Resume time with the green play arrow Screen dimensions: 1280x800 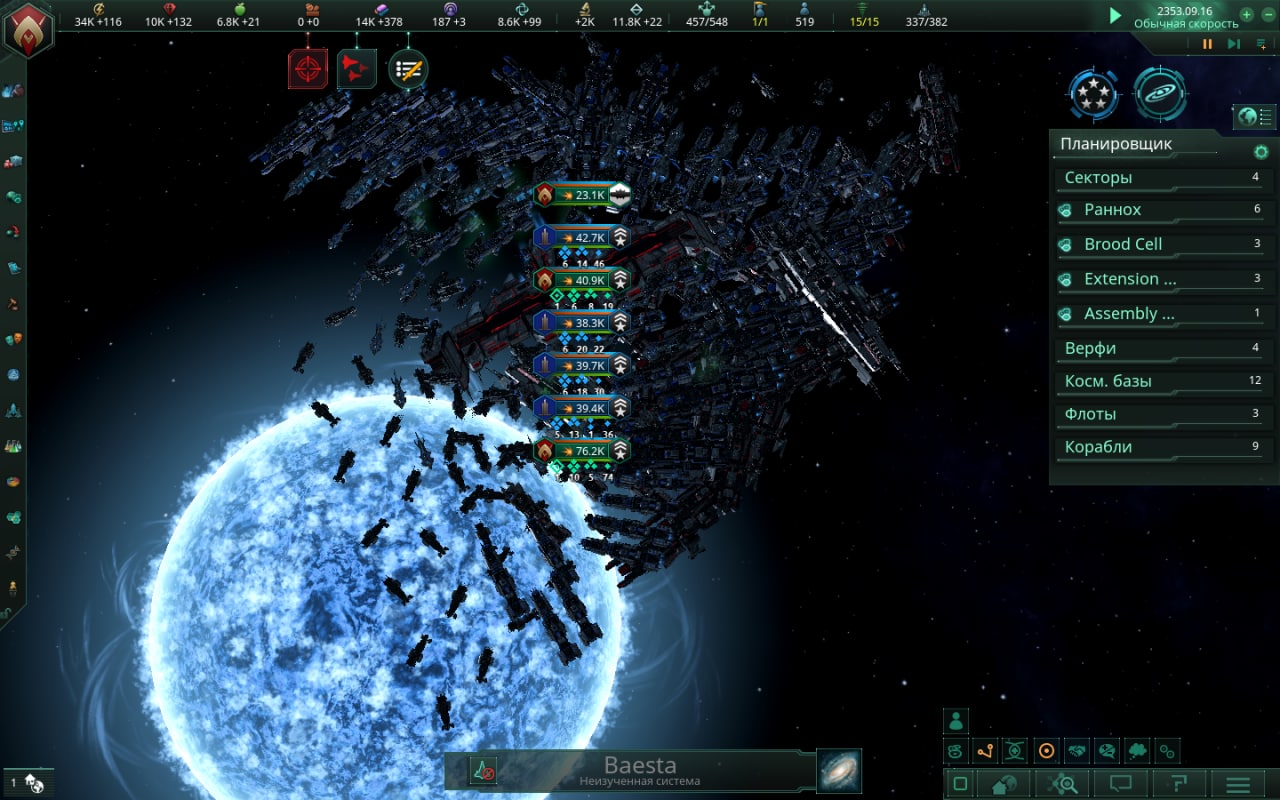[x=1115, y=16]
